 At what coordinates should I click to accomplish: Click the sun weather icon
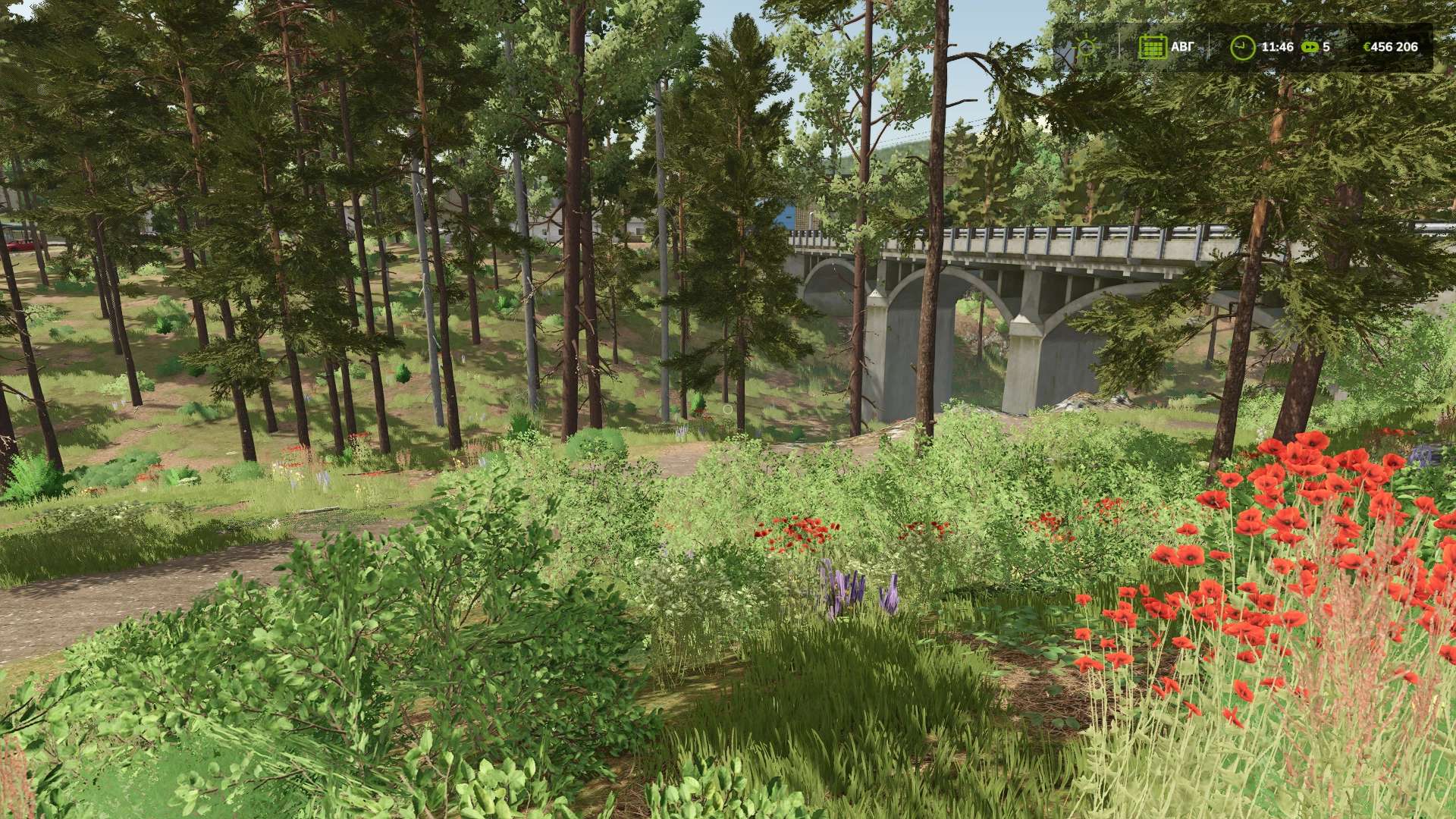pos(1088,47)
